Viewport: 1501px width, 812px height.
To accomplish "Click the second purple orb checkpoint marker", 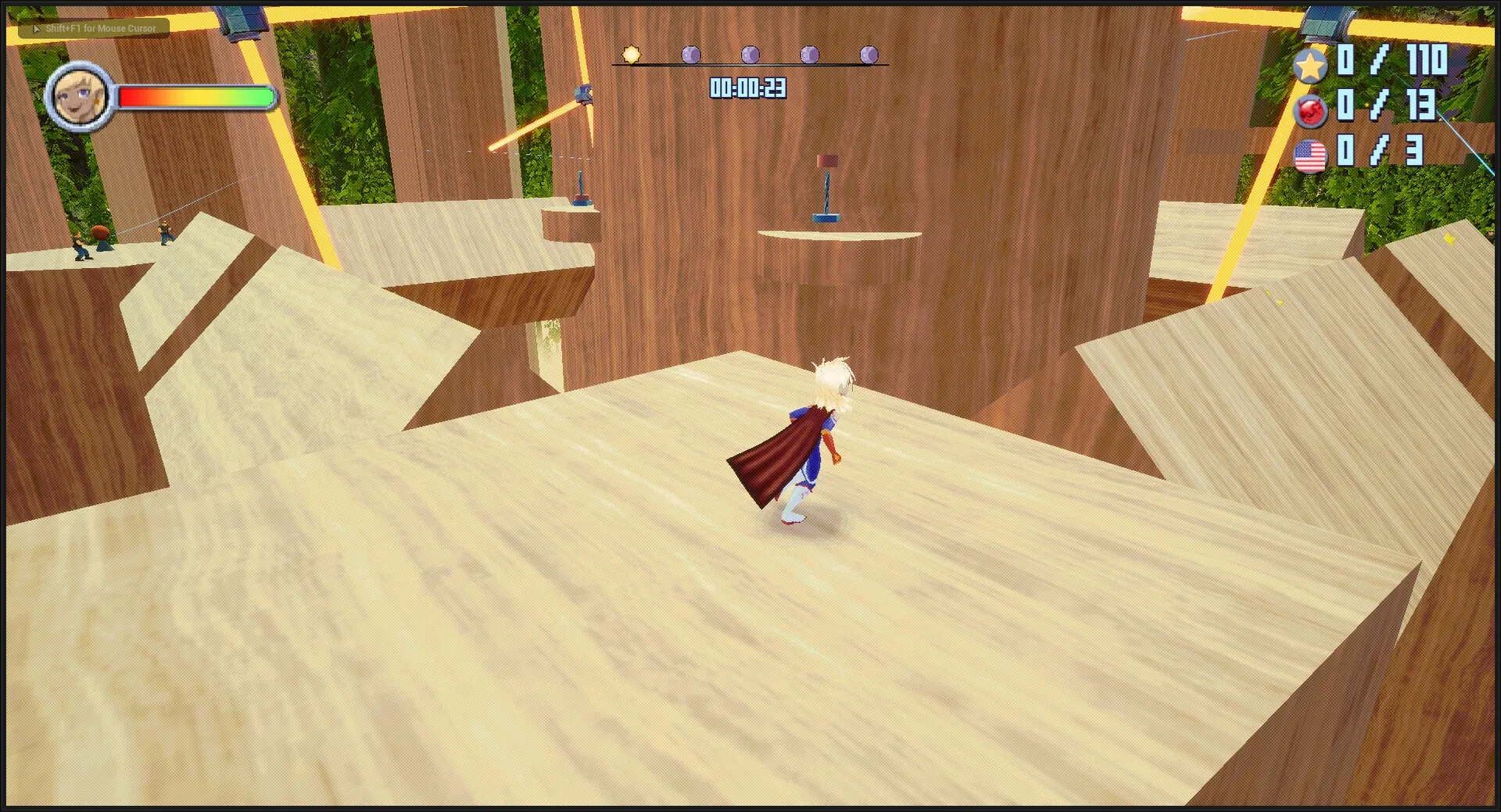I will pyautogui.click(x=750, y=55).
